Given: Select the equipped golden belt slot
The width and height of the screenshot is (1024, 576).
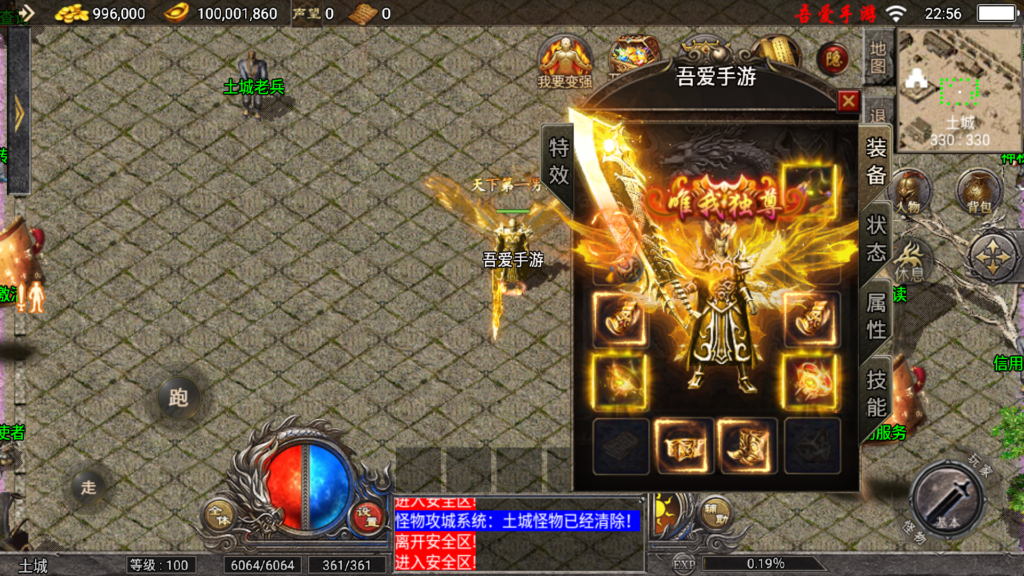Looking at the screenshot, I should 683,446.
